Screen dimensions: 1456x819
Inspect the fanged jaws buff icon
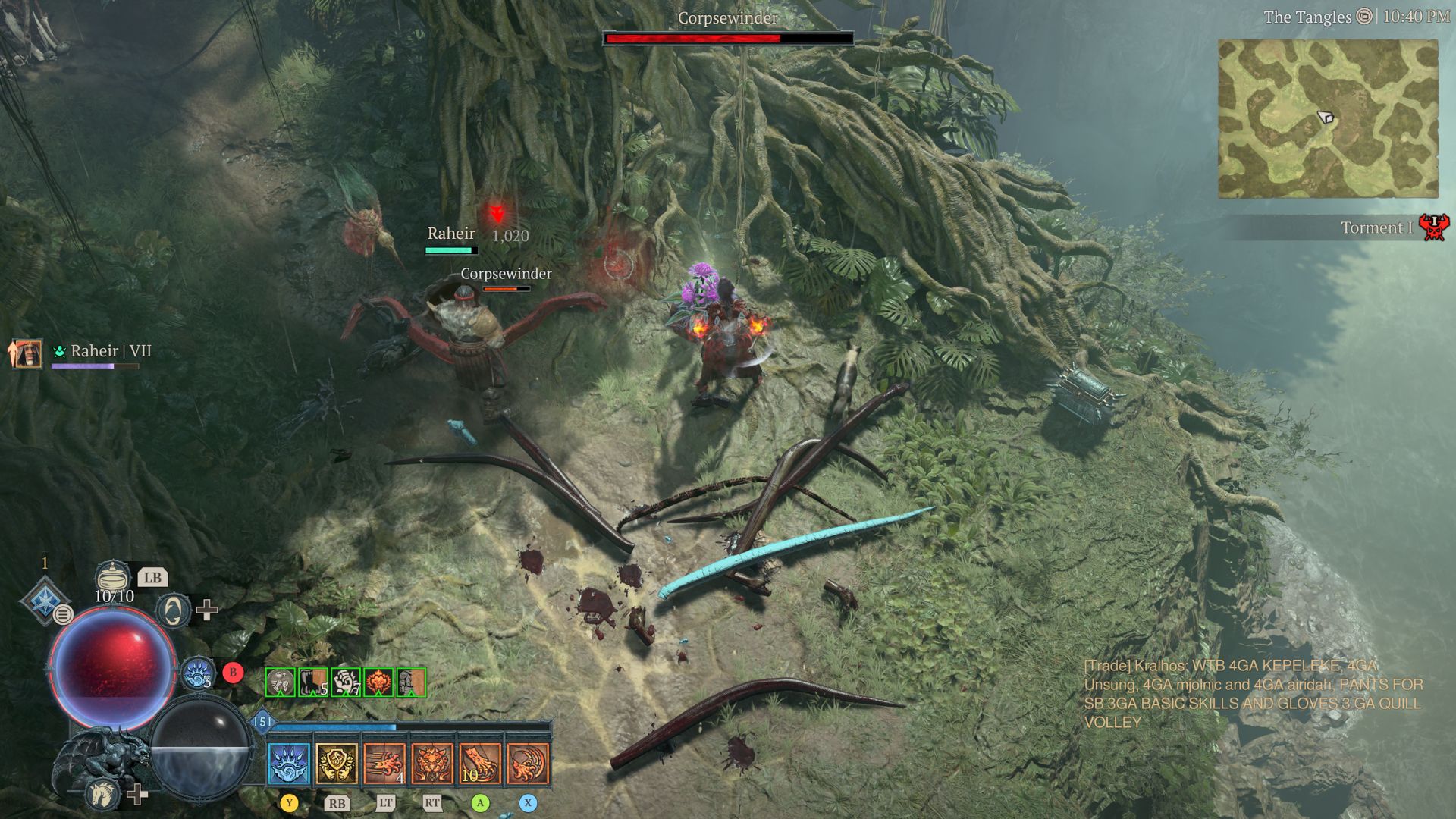[x=312, y=682]
